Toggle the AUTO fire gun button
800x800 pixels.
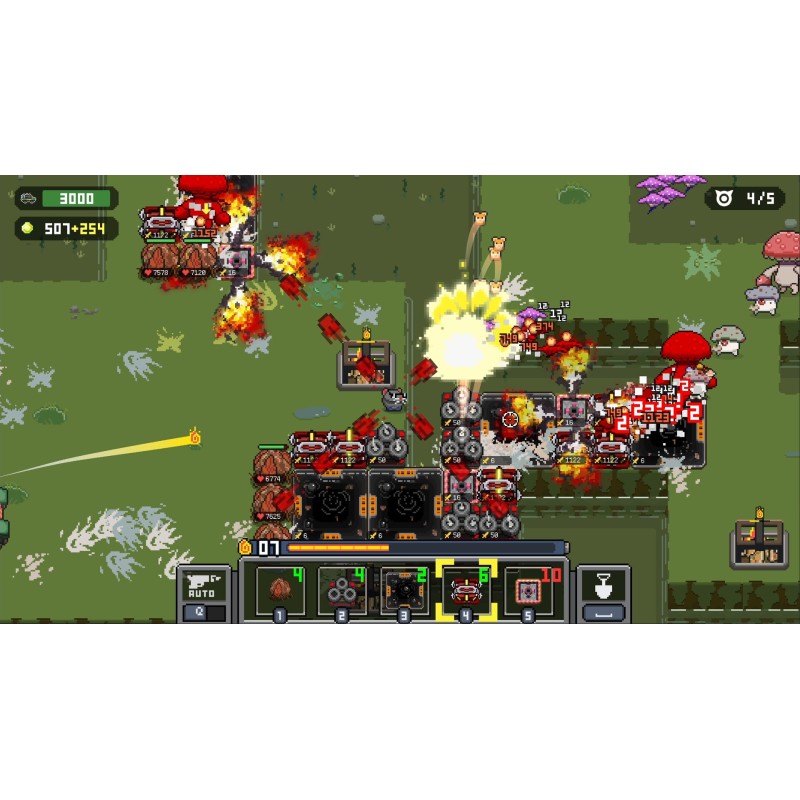click(x=202, y=588)
